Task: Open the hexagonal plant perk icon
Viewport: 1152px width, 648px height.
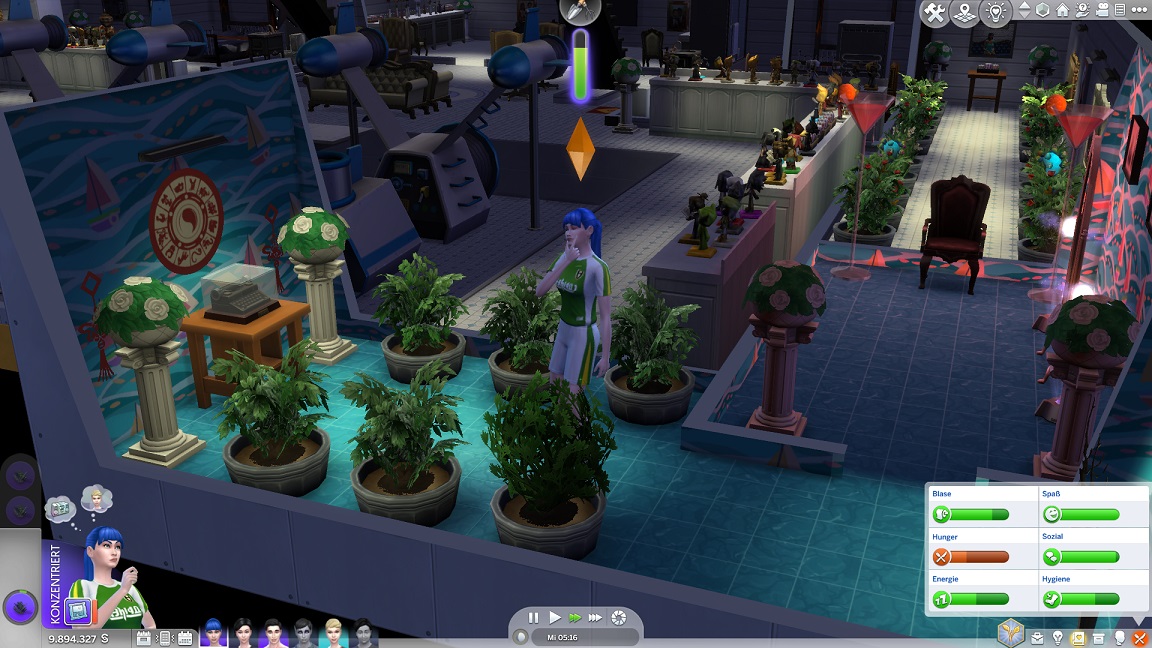Action: [1010, 632]
